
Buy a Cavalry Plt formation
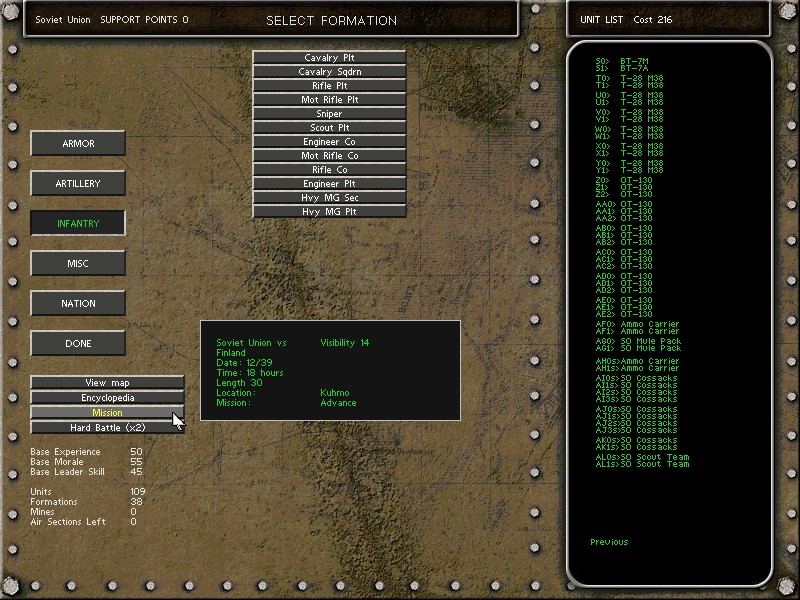(x=329, y=58)
